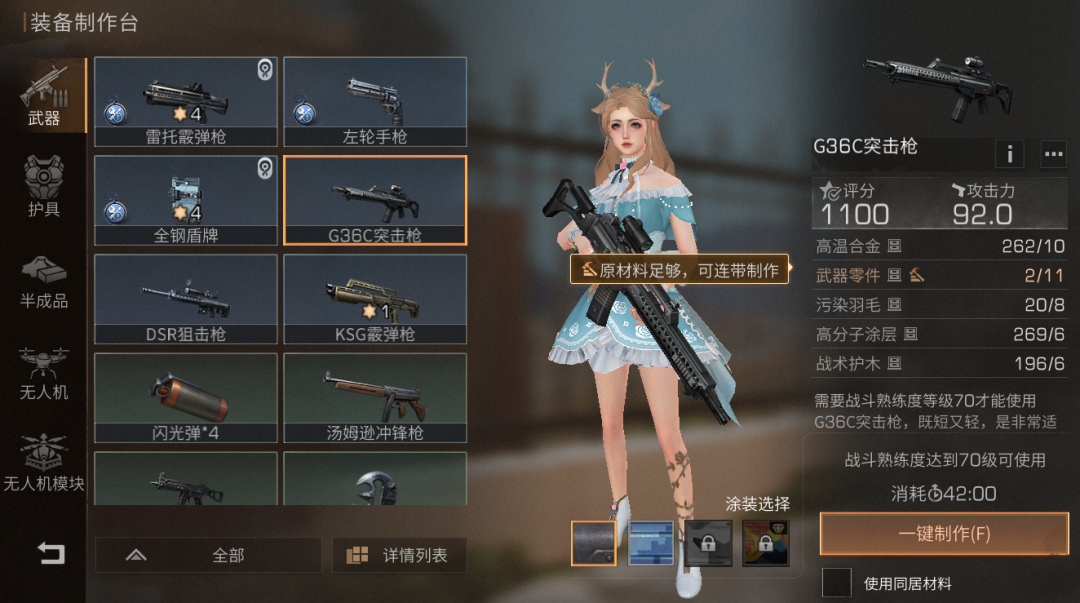1080x603 pixels.
Task: Select the 雷托霰弹枪 shotgun recipe
Action: tap(186, 101)
